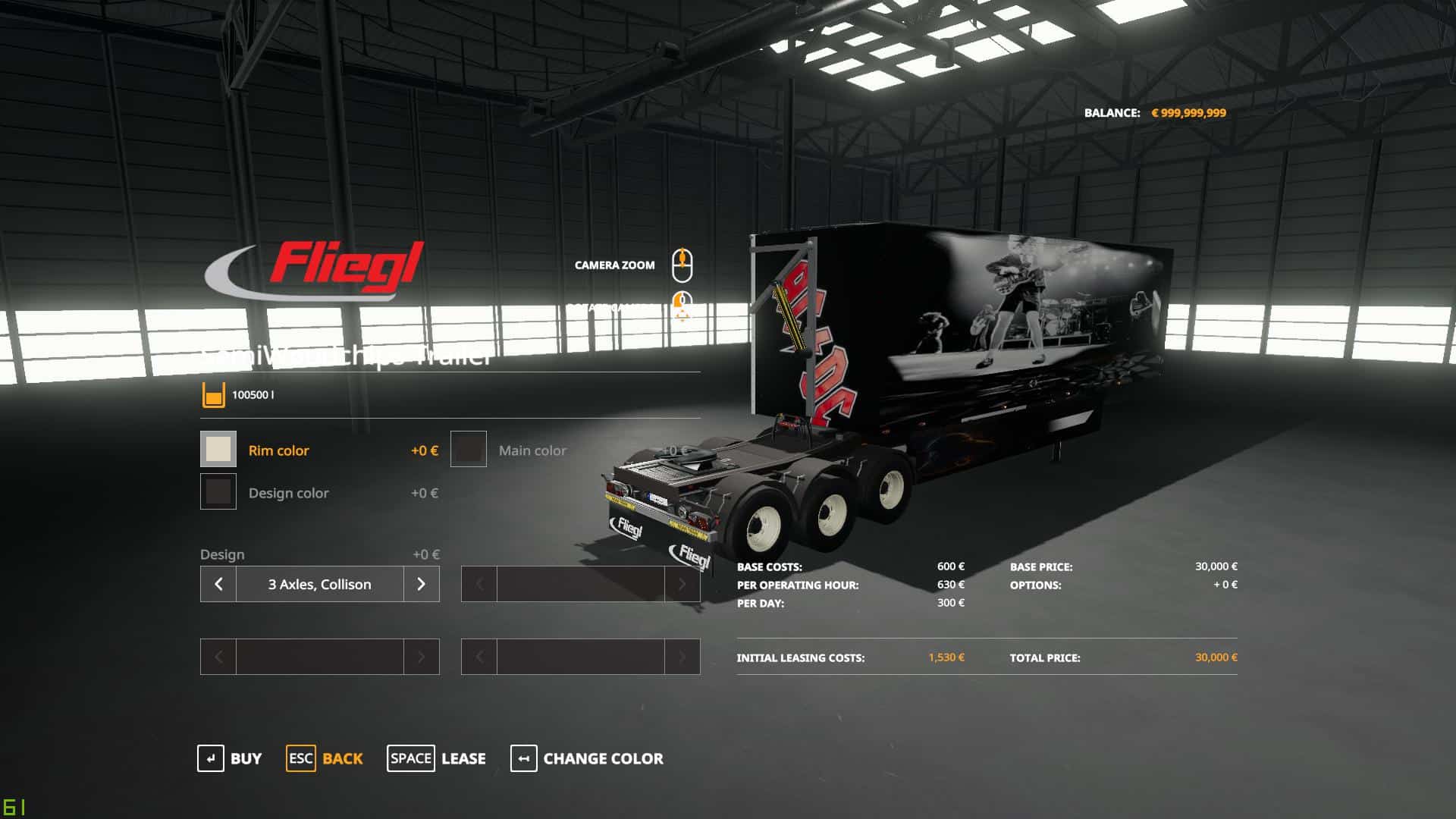Image resolution: width=1456 pixels, height=819 pixels.
Task: Choose the Main color swatch
Action: tap(469, 450)
